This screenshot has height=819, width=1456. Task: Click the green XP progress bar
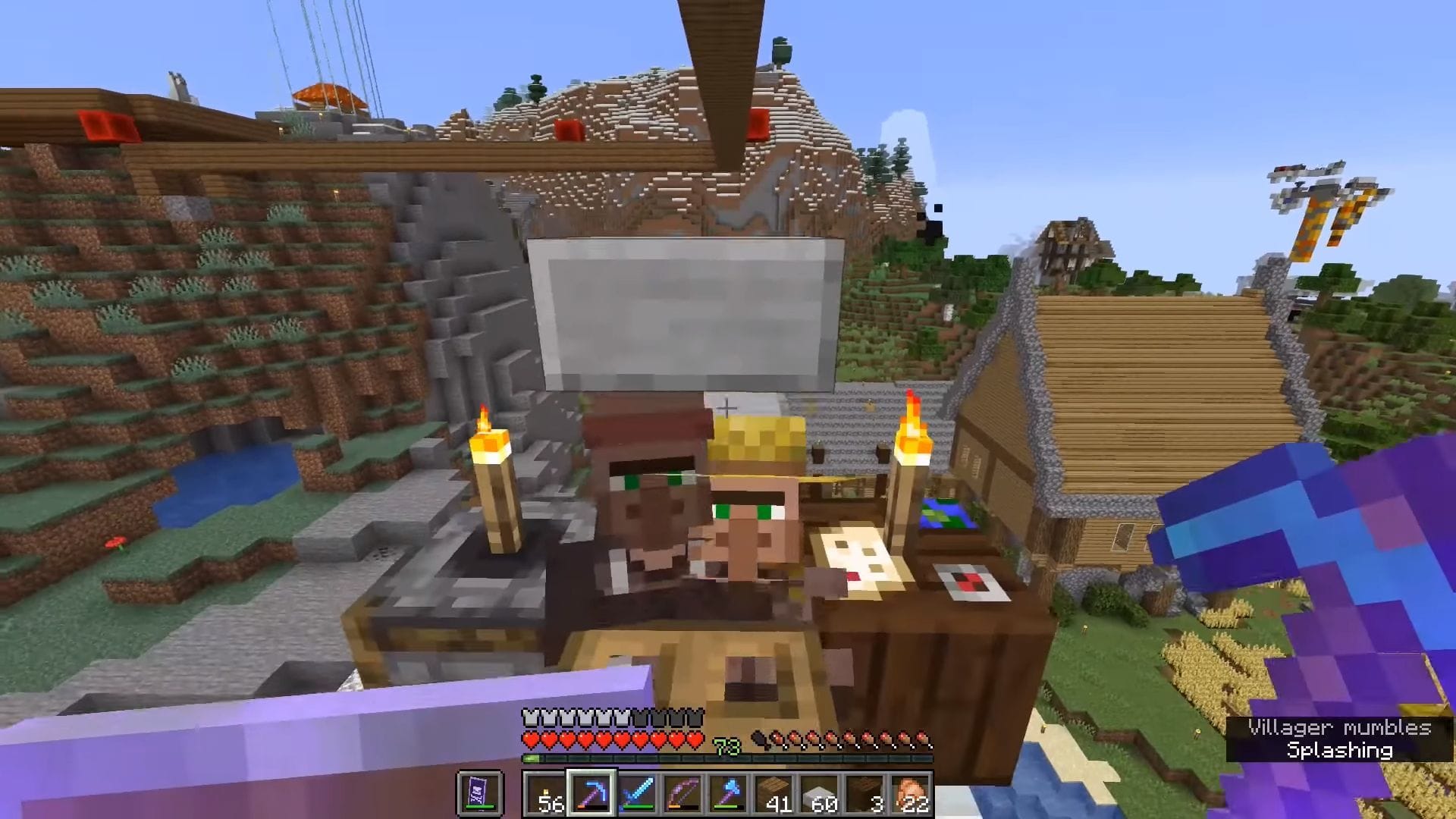[x=532, y=758]
